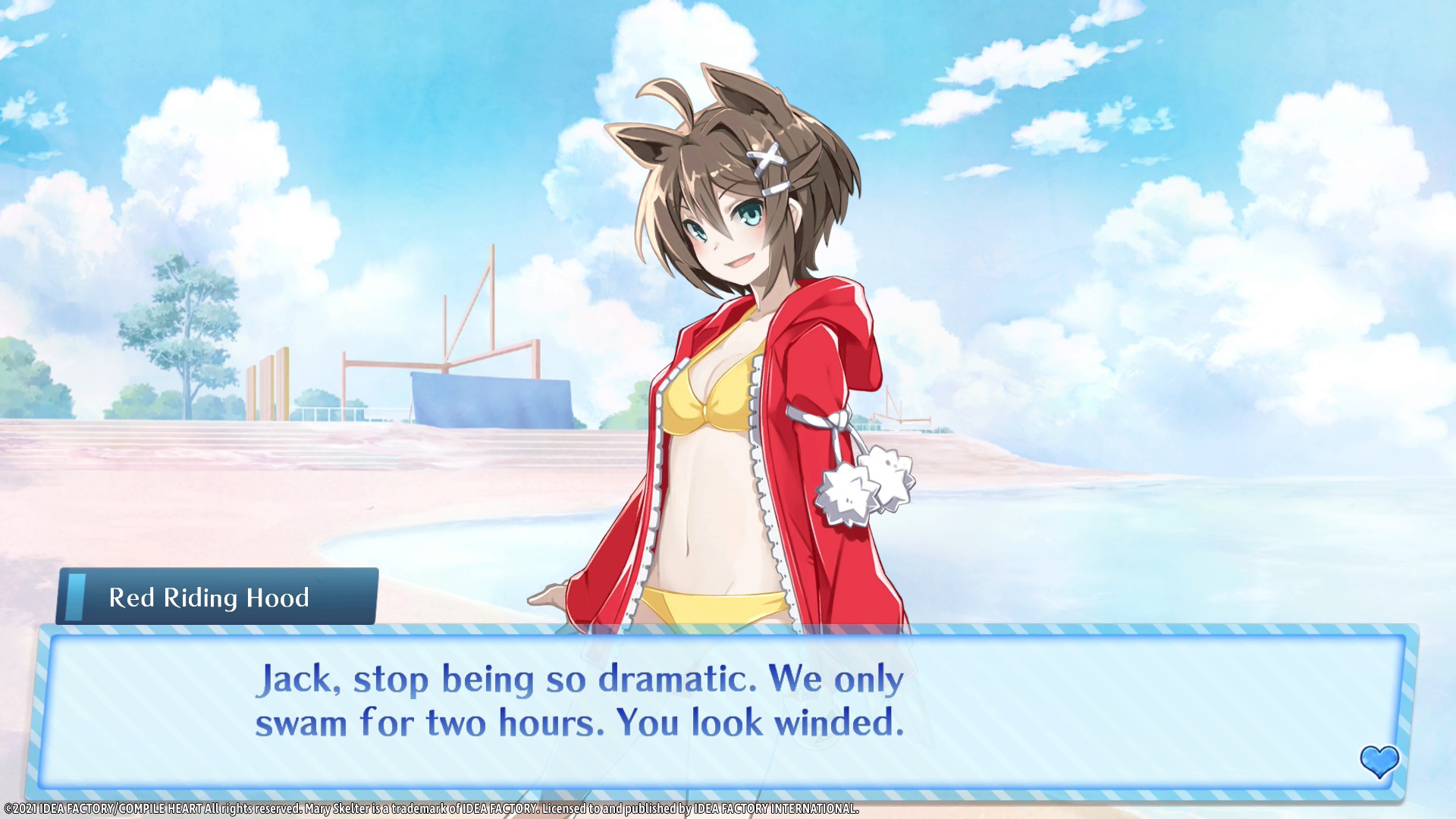This screenshot has width=1456, height=819.
Task: Click the blue heart advance indicator
Action: 1379,761
